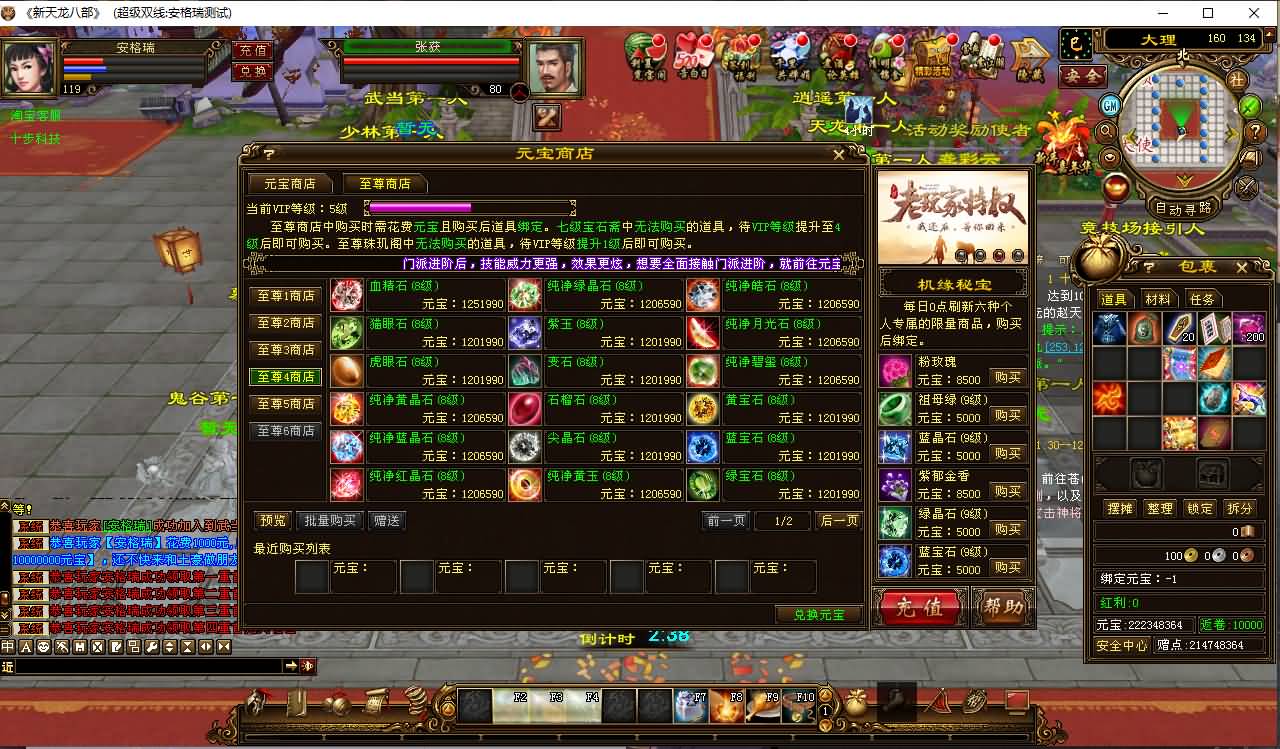Viewport: 1280px width, 749px height.
Task: Purchase 祖母绿 via its 购买 button
Action: 1008,414
